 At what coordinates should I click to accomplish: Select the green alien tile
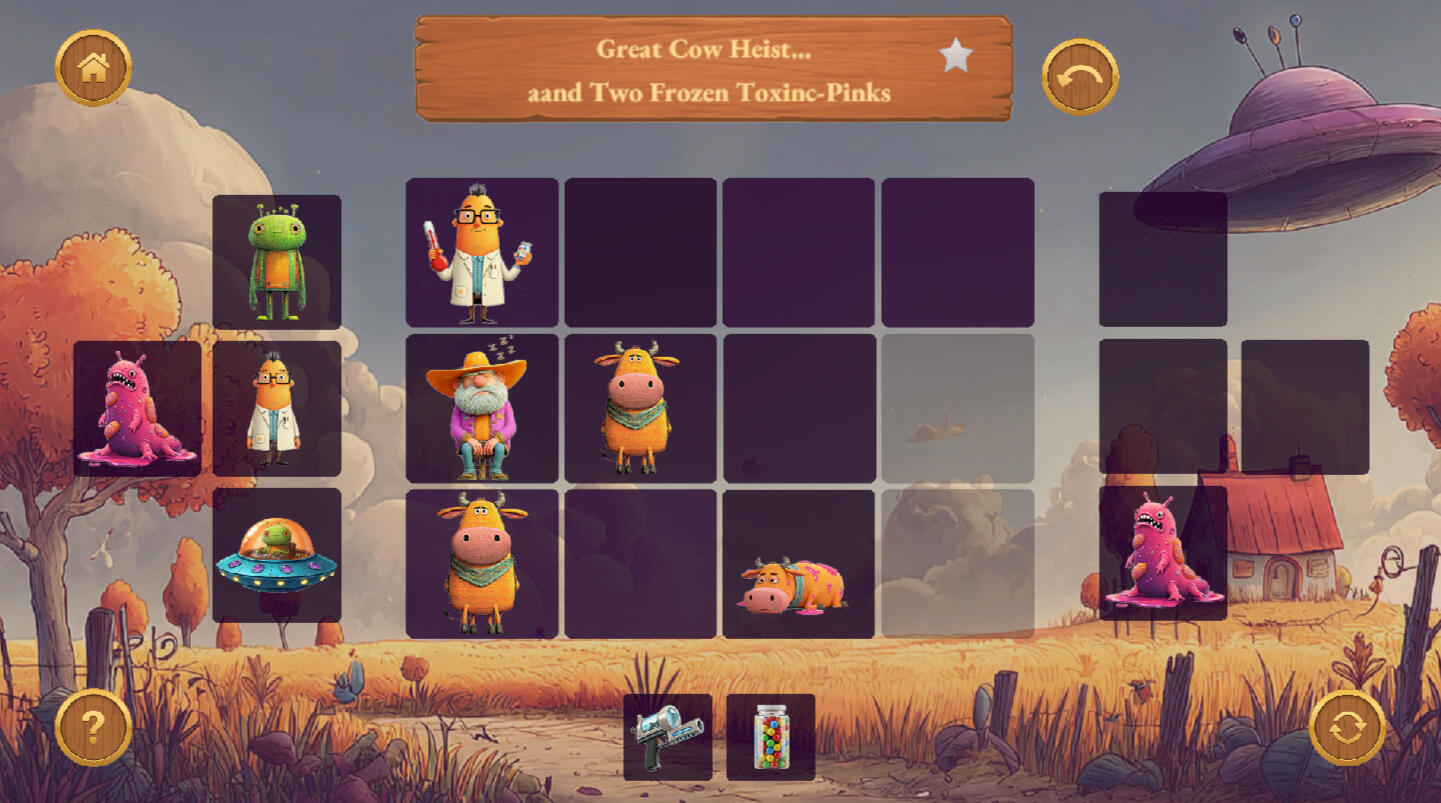(277, 262)
